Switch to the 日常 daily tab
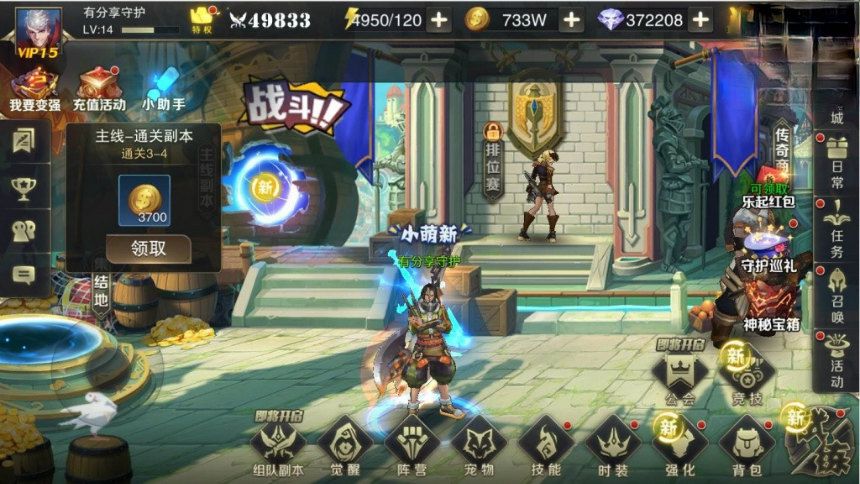This screenshot has width=860, height=484. (x=837, y=165)
